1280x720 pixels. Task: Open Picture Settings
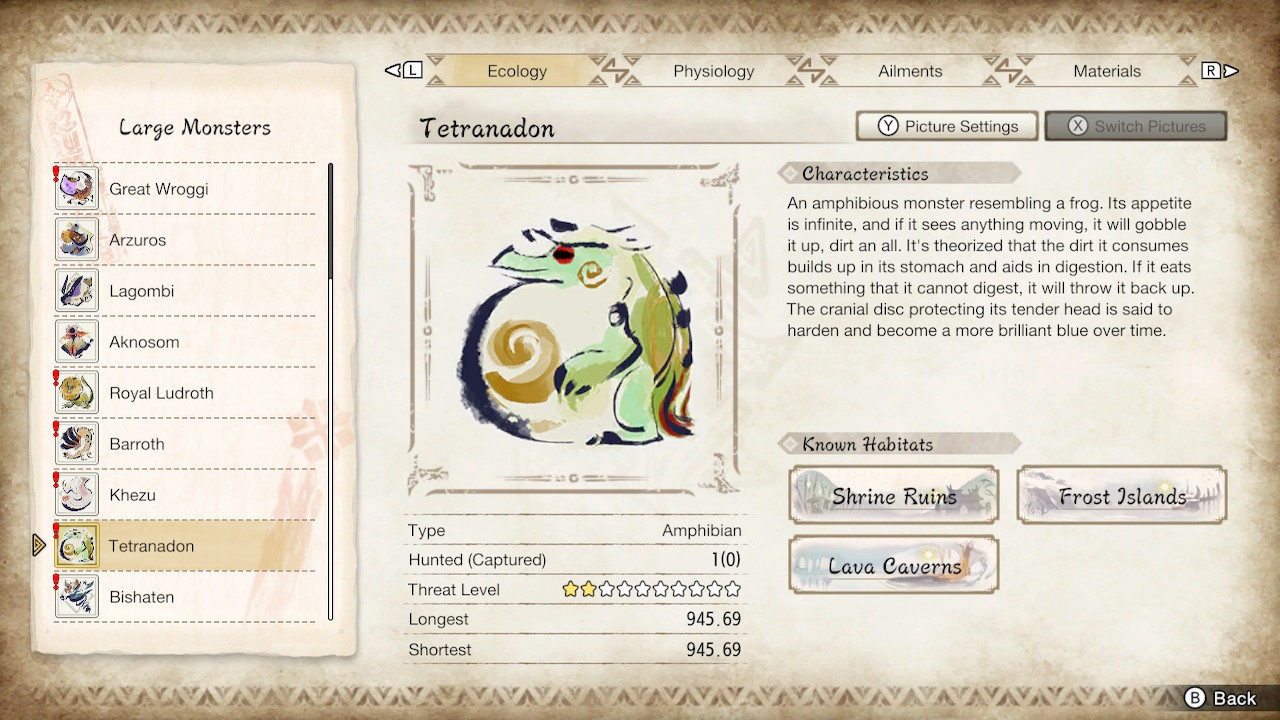point(946,125)
